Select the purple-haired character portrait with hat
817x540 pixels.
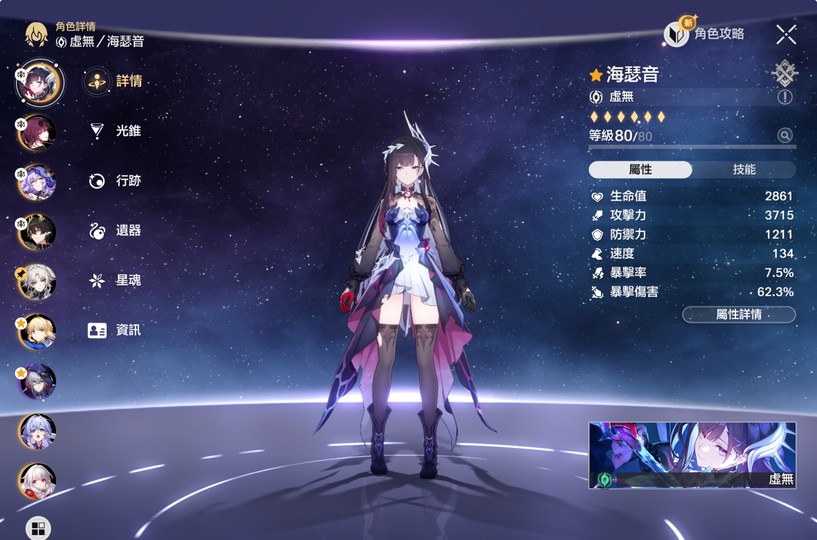[37, 181]
